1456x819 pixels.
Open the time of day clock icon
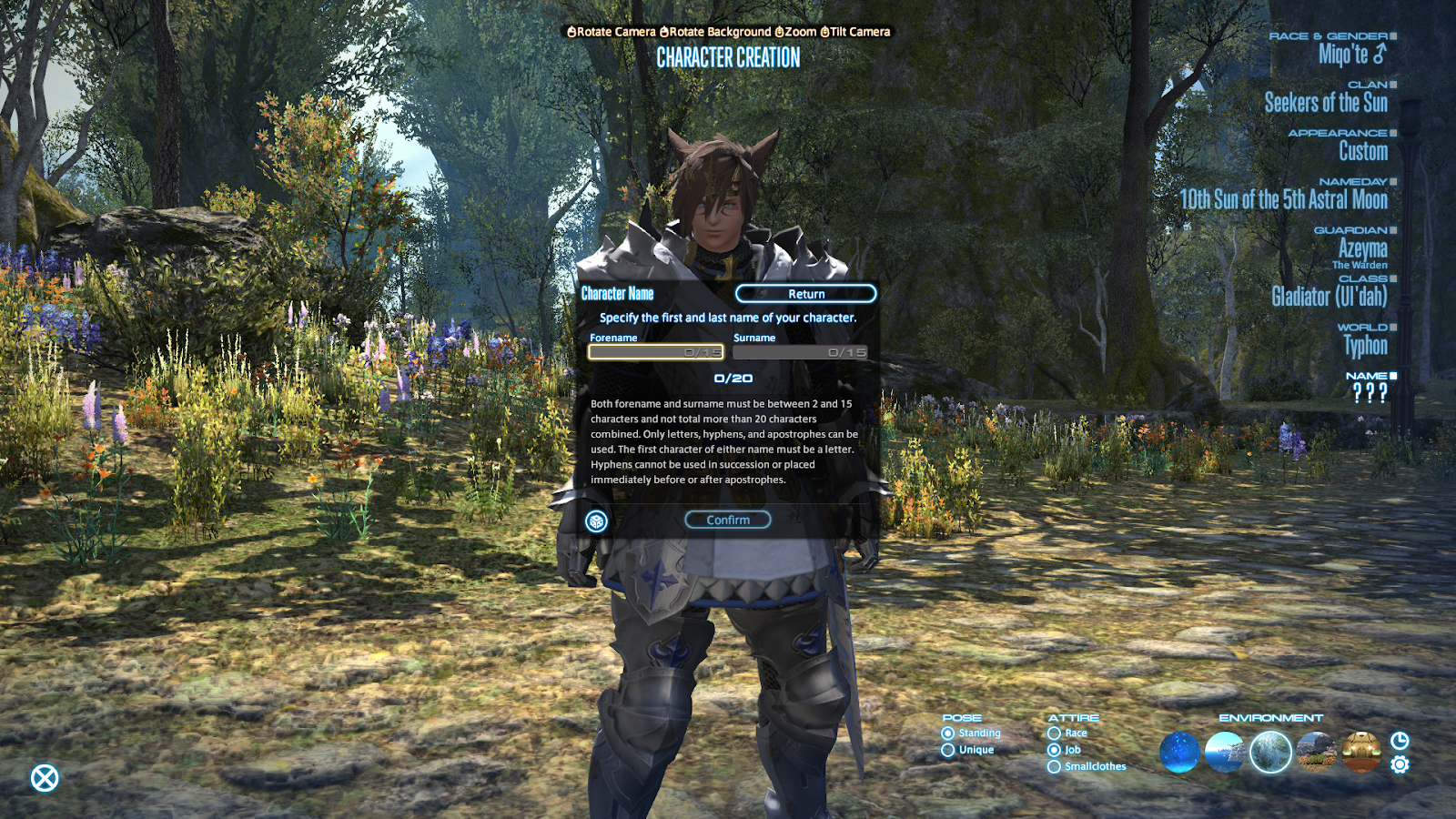click(x=1399, y=742)
